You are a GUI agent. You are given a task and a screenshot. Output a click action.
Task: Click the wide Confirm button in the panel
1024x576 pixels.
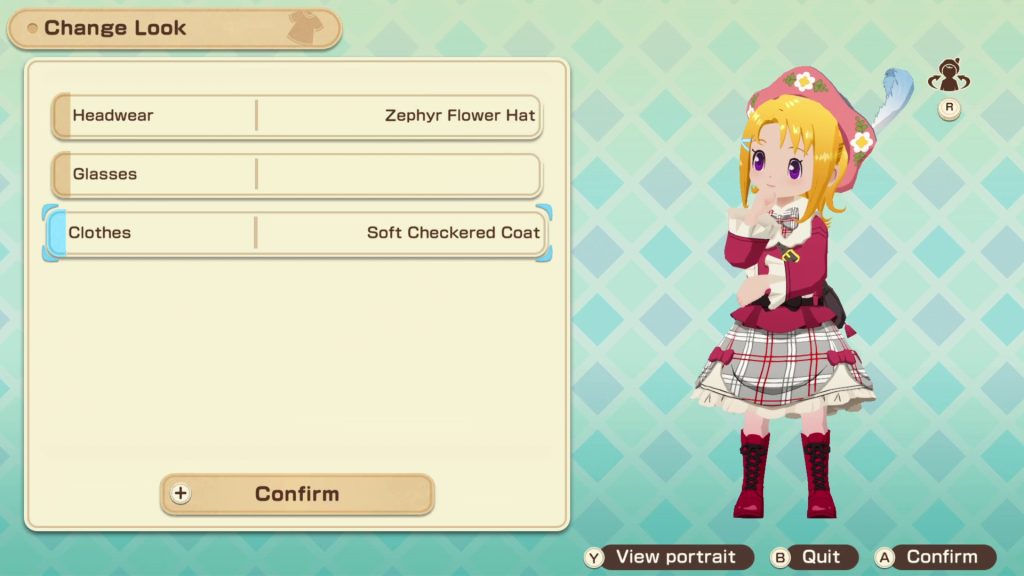click(x=297, y=494)
